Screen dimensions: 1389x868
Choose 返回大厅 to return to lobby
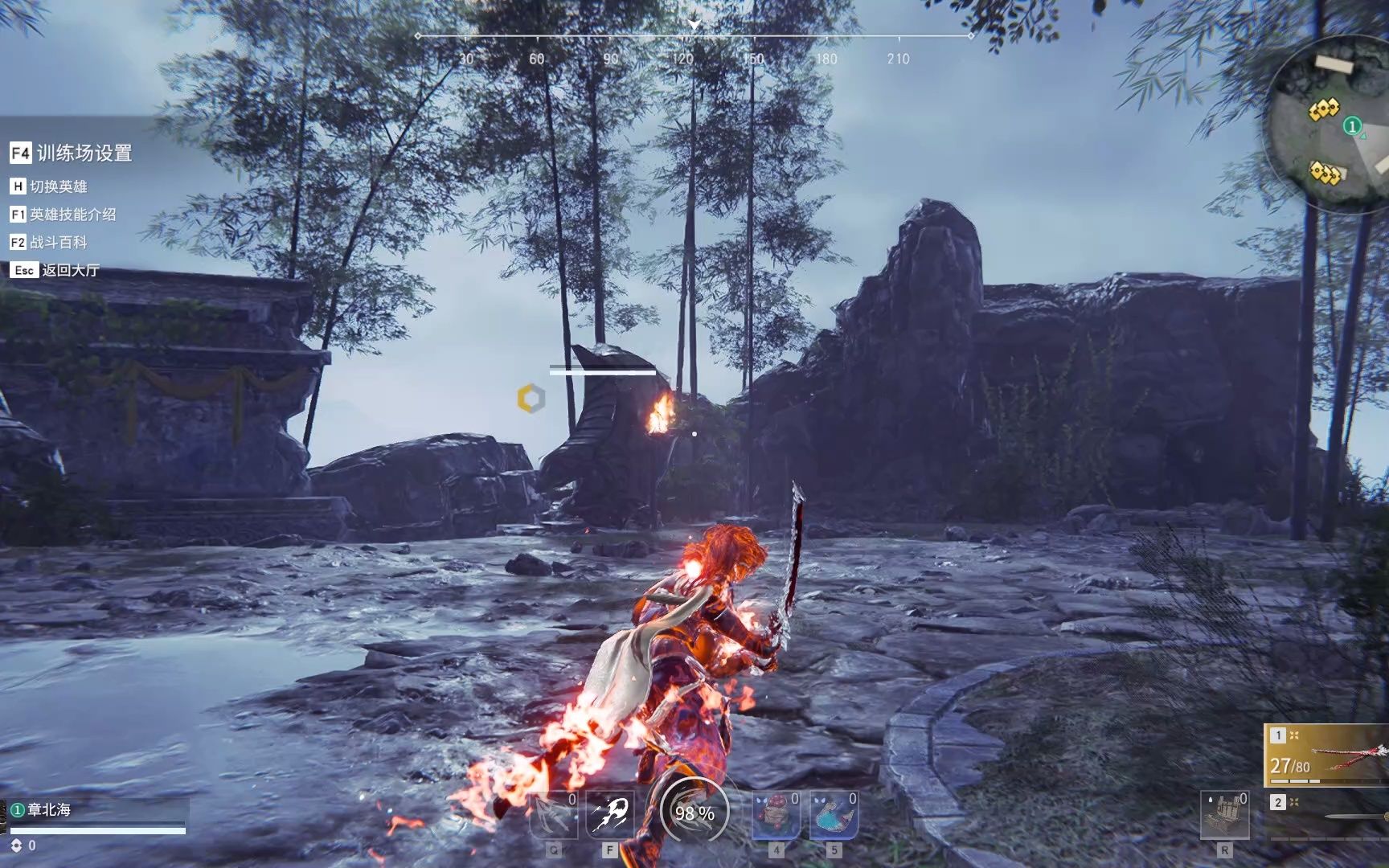[56, 270]
